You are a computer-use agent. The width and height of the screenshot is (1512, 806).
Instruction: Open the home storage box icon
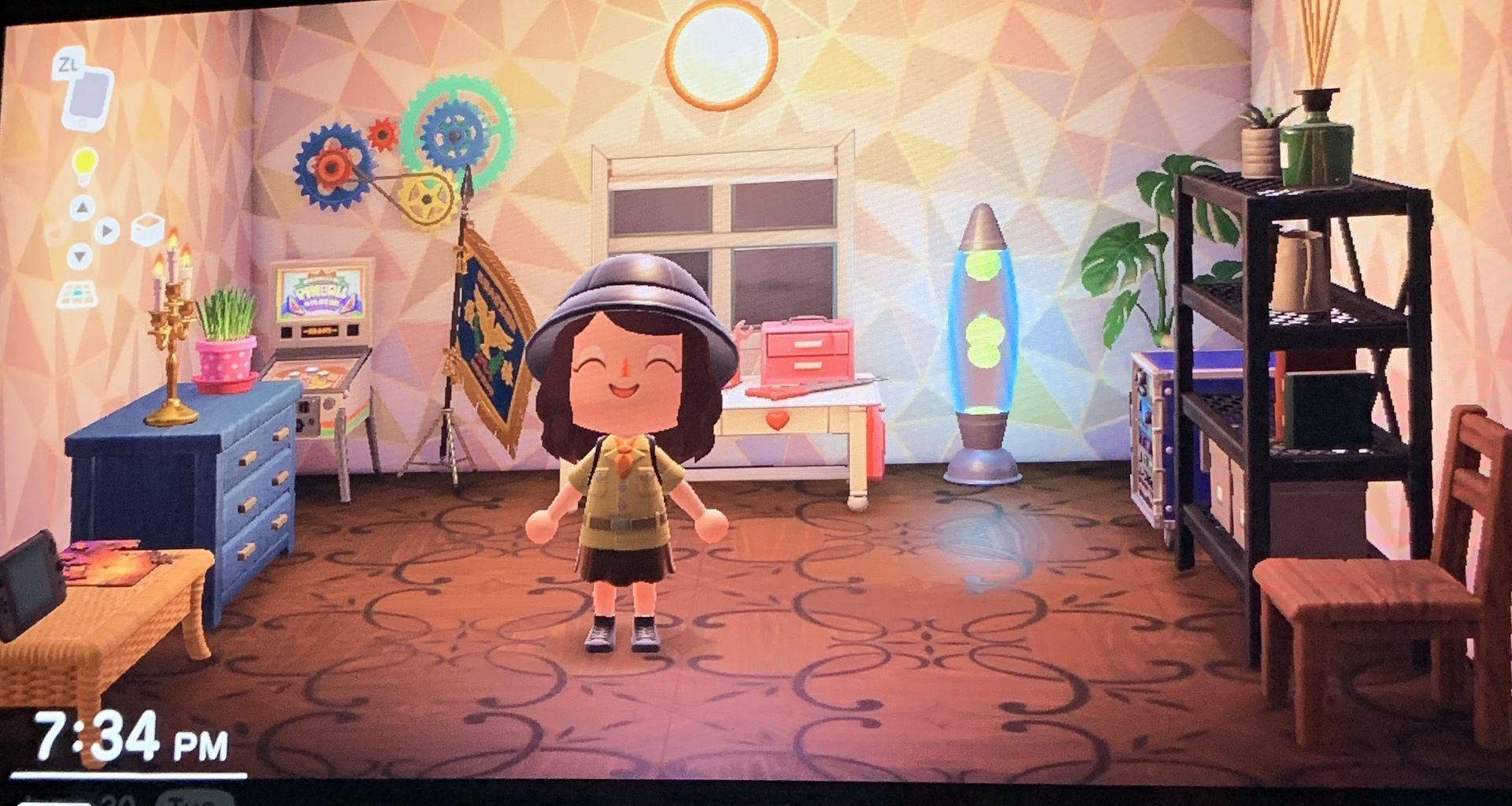point(146,229)
